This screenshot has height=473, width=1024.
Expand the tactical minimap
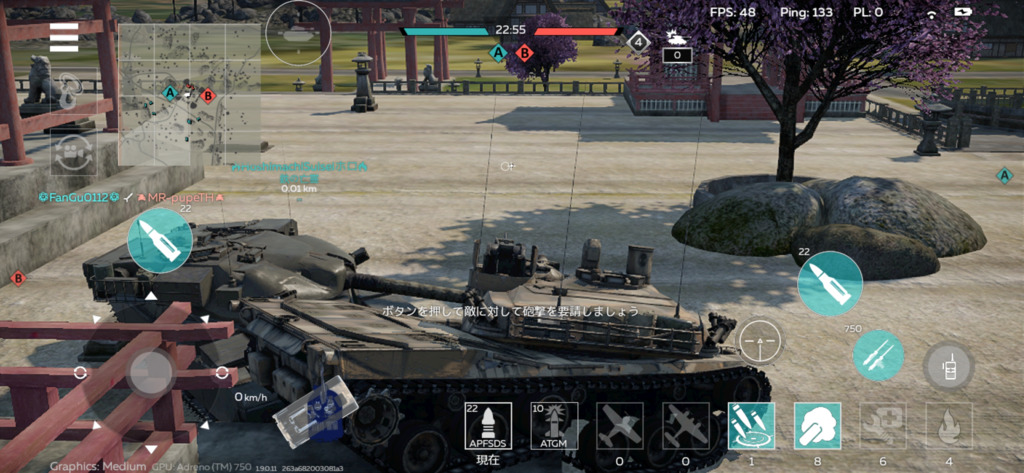189,95
